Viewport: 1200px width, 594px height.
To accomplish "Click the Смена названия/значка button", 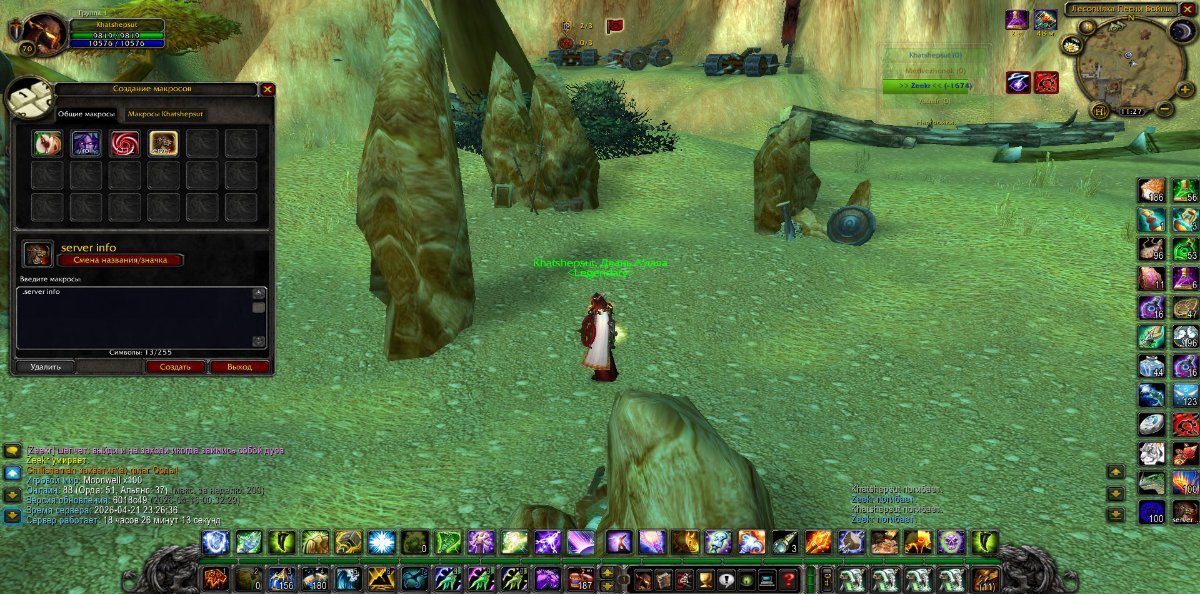I will click(x=121, y=260).
